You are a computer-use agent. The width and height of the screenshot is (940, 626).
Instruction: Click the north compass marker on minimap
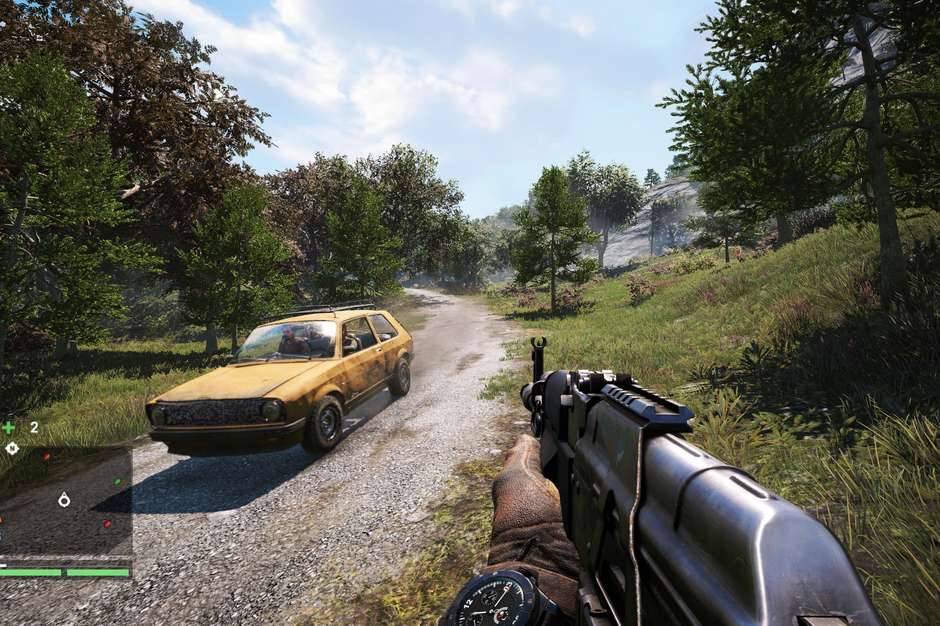tap(11, 449)
